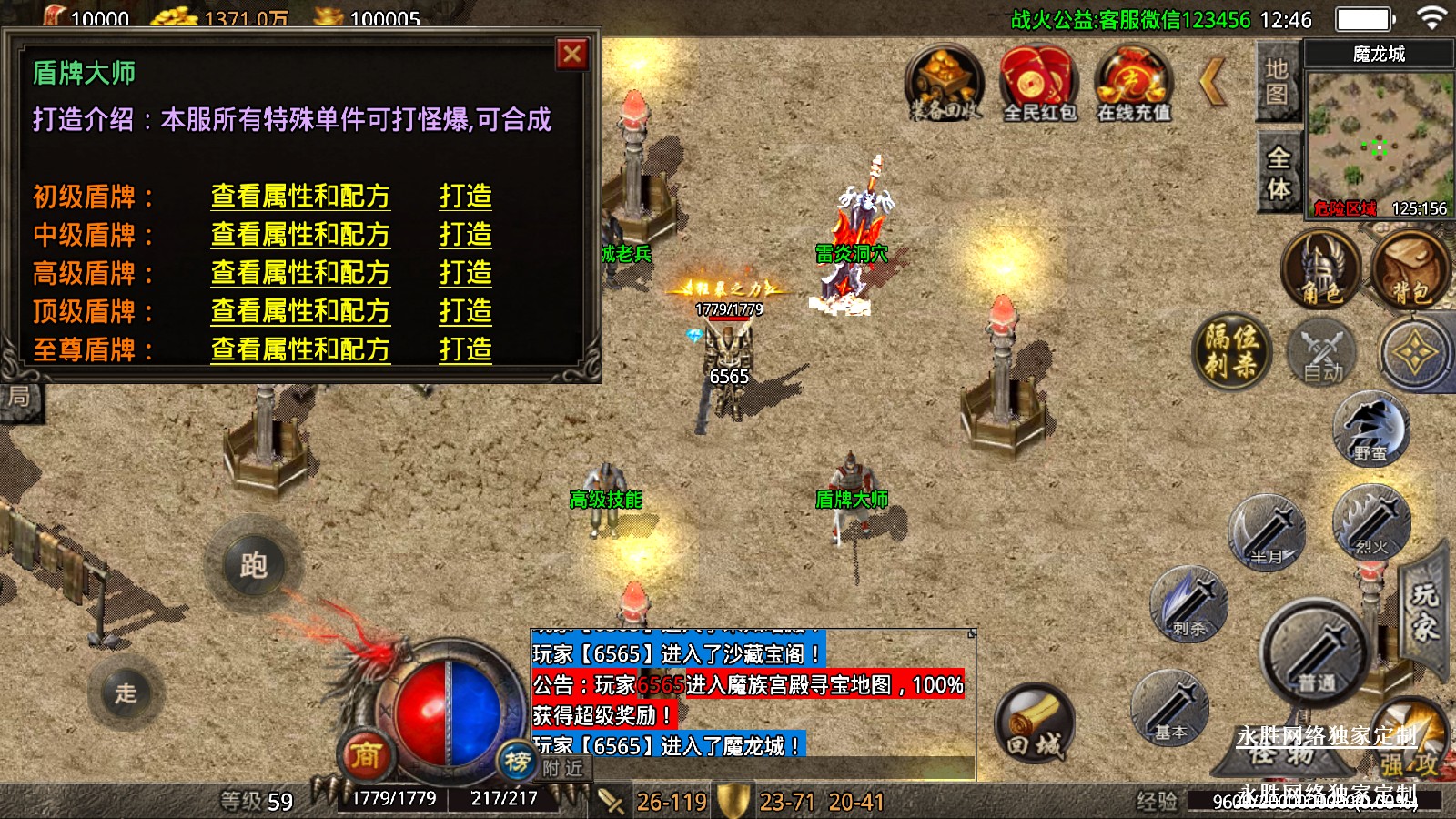Click 打造 for 顶级盾牌

465,311
